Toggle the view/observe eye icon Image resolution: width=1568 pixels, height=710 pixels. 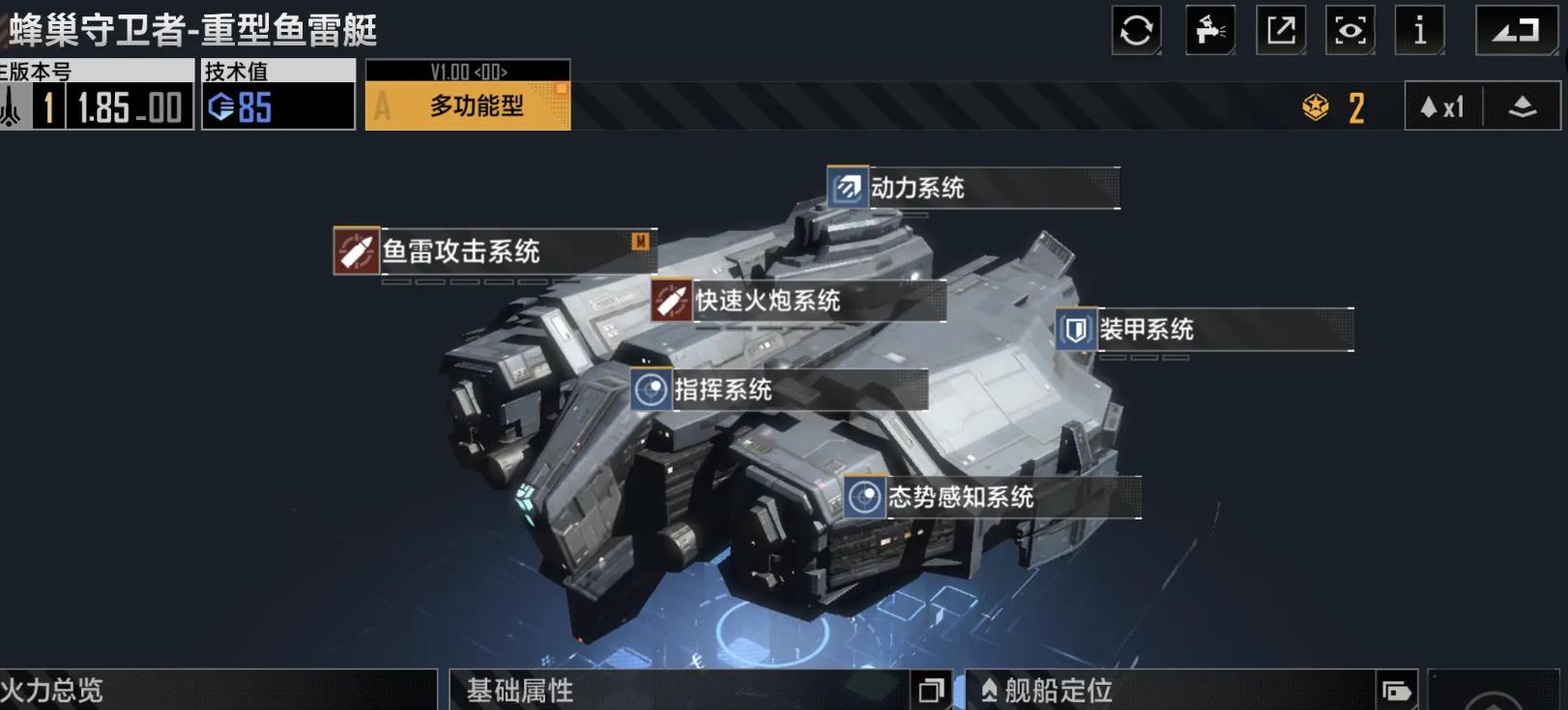point(1350,29)
